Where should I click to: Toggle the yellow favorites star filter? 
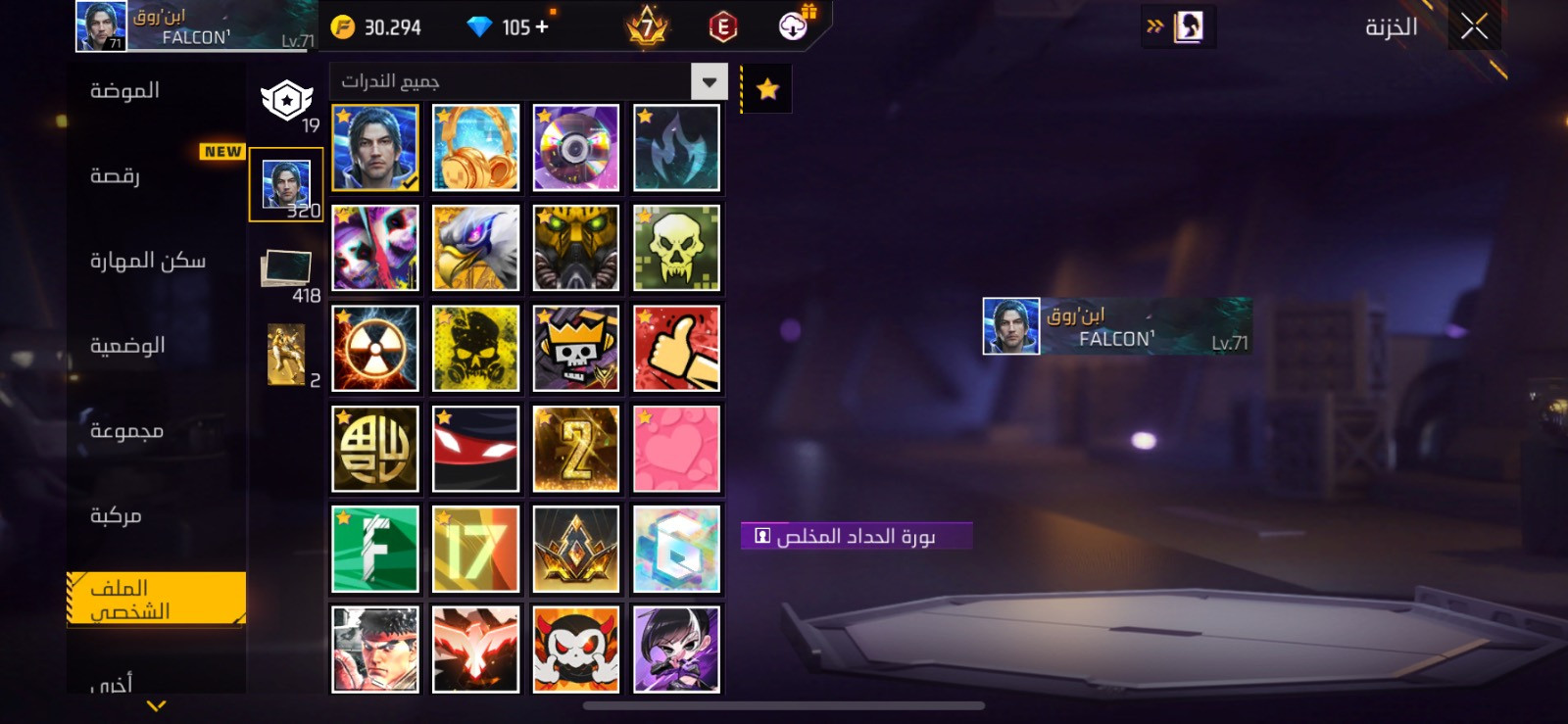click(x=765, y=89)
